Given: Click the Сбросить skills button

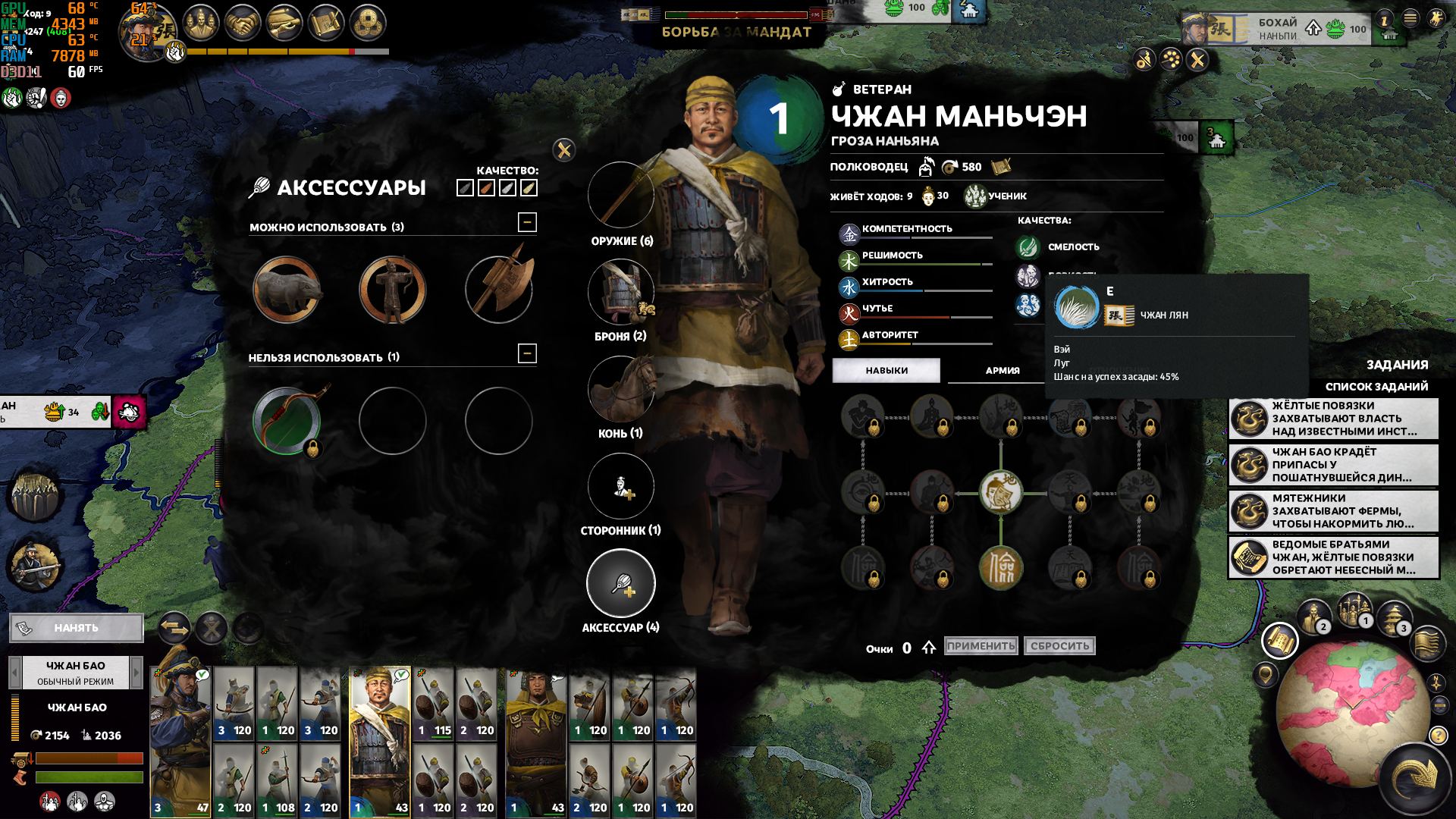Looking at the screenshot, I should (x=1059, y=646).
